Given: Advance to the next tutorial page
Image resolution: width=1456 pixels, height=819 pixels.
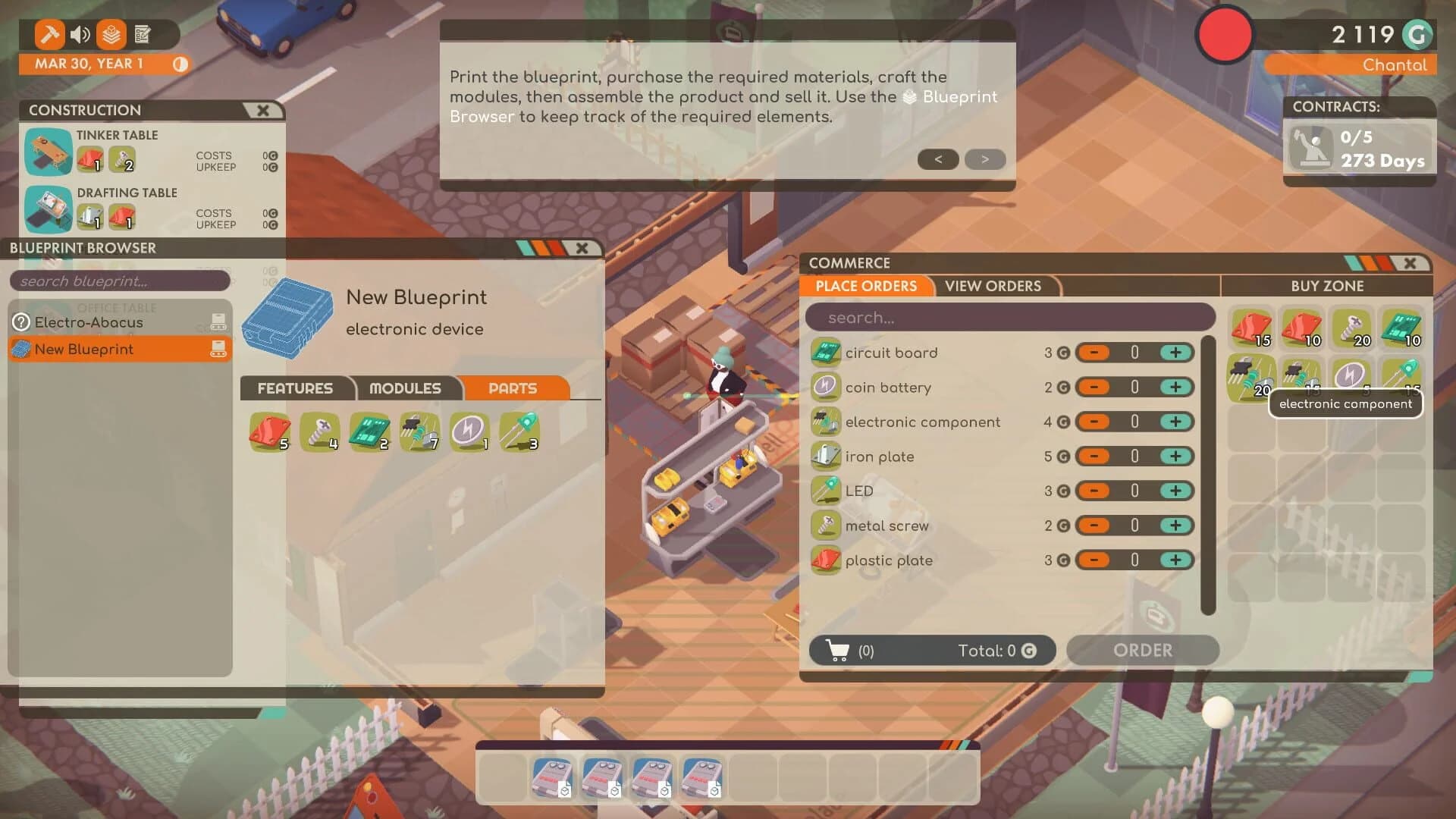Looking at the screenshot, I should click(984, 159).
